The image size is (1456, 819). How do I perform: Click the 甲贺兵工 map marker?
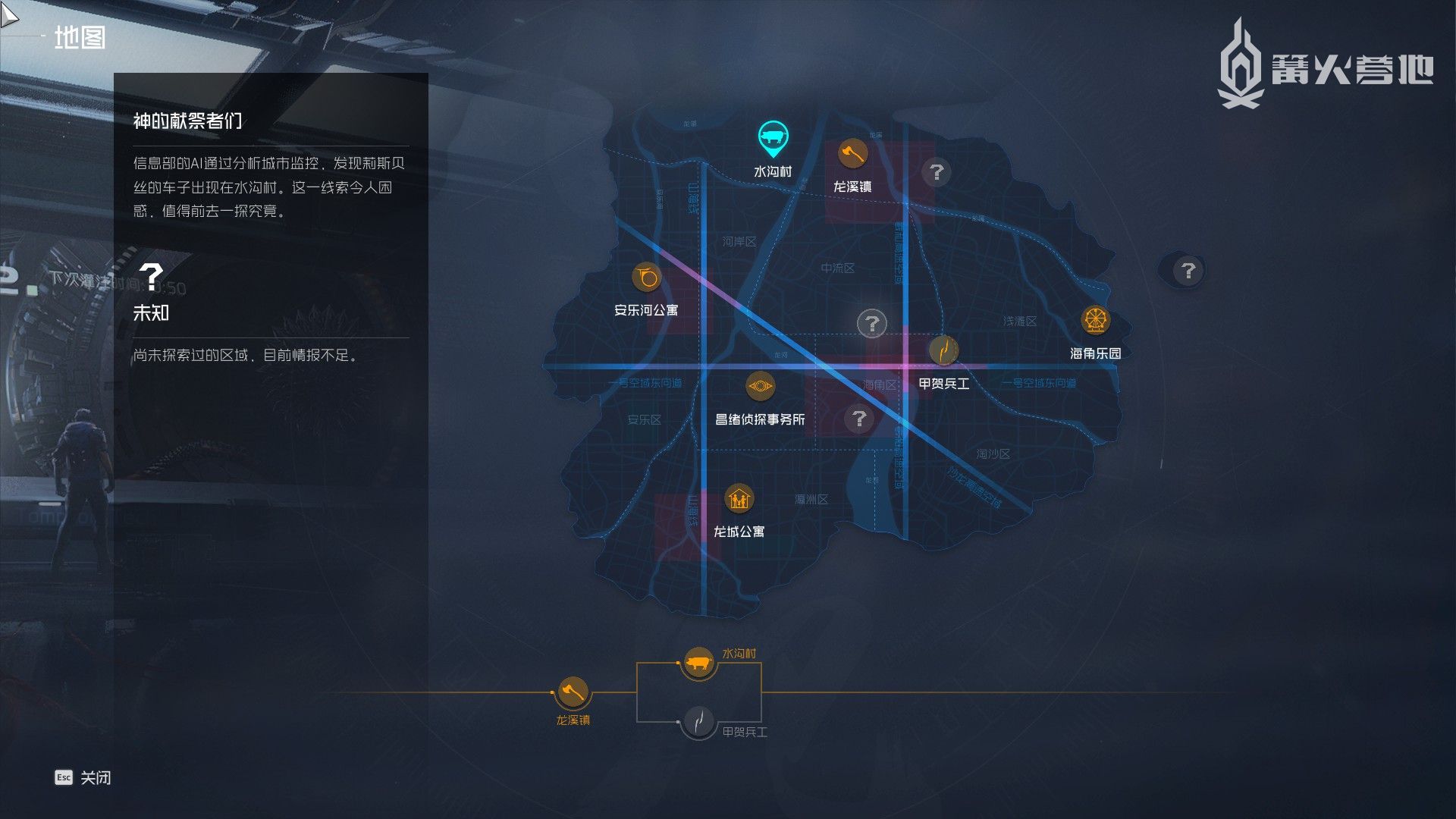tap(943, 350)
